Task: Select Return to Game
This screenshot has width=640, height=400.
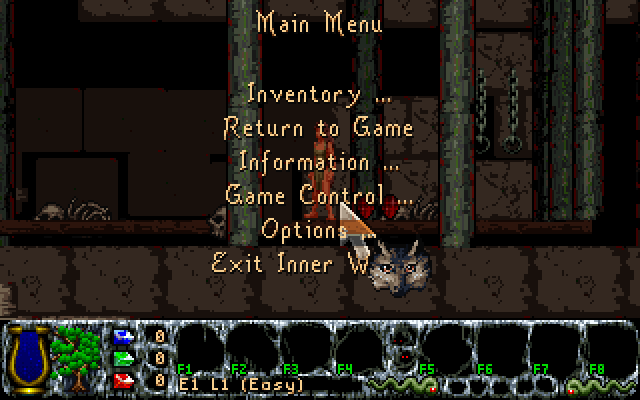Action: coord(318,128)
